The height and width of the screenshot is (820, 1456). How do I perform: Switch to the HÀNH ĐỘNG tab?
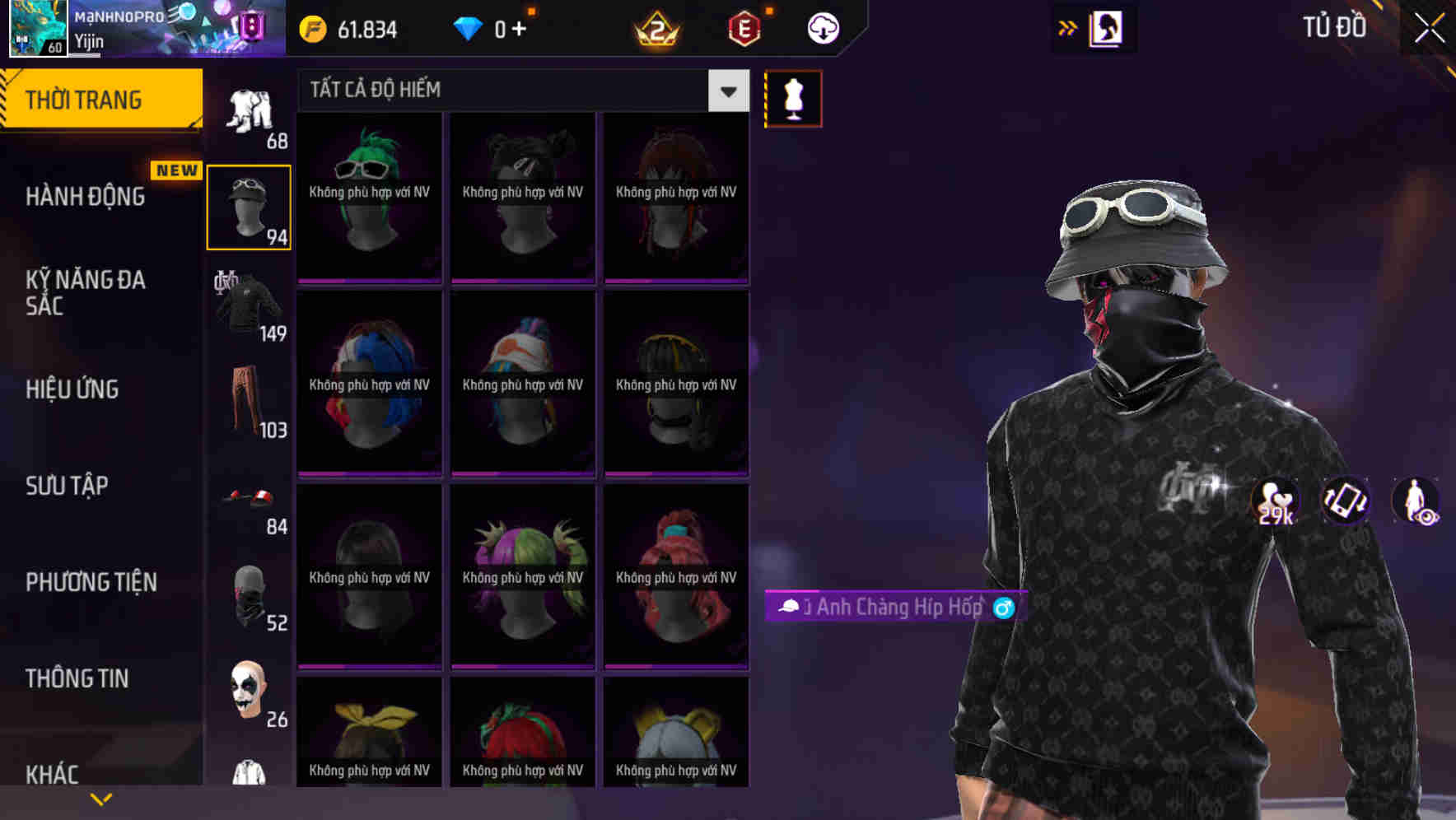pos(83,197)
